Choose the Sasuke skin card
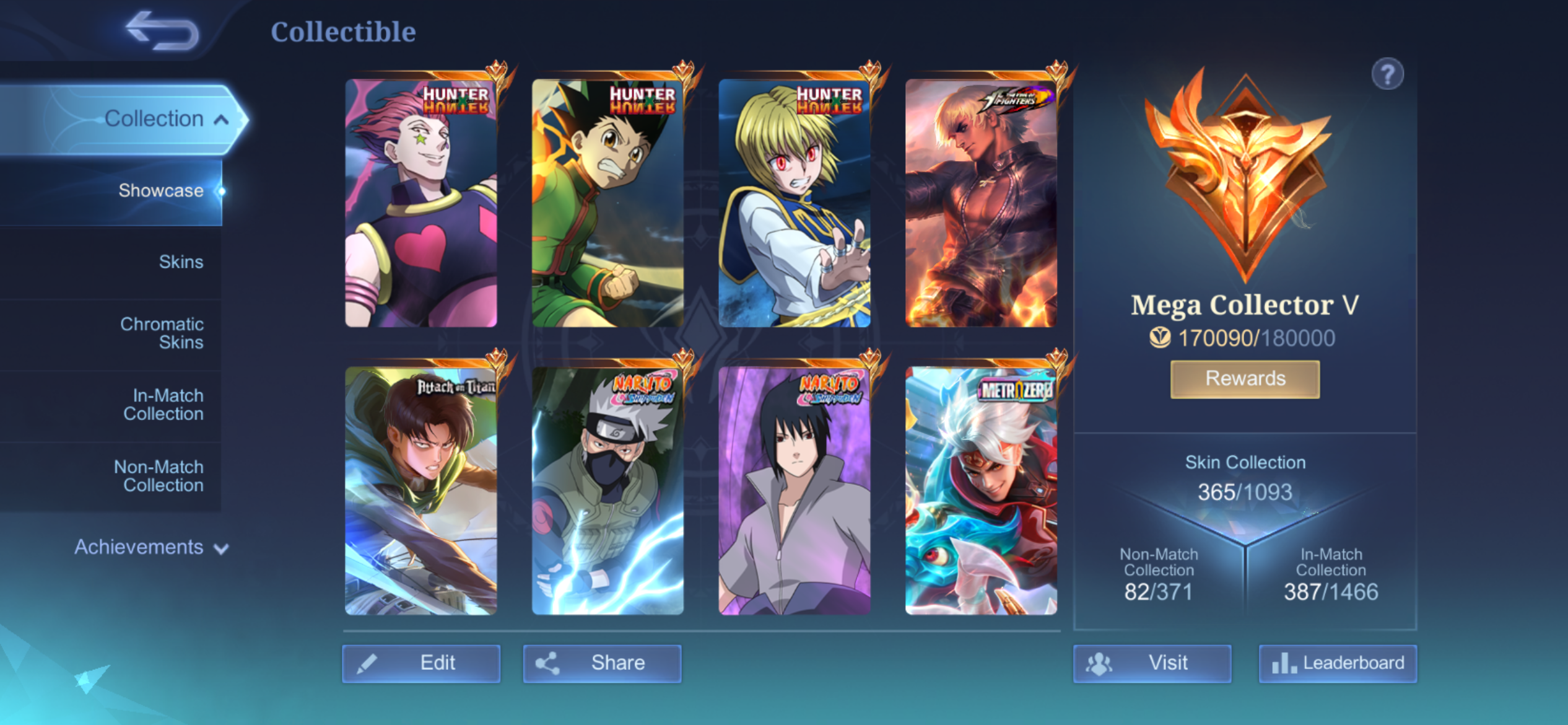This screenshot has width=1568, height=725. tap(795, 491)
